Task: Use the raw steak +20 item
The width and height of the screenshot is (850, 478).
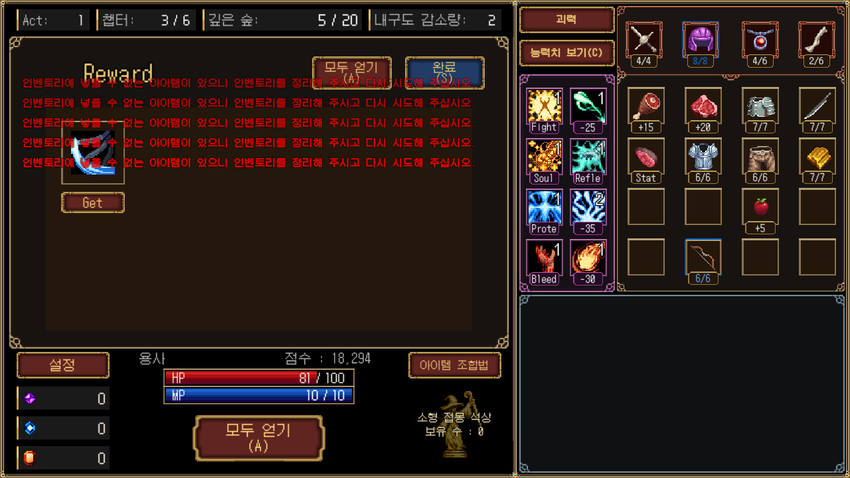Action: [703, 105]
